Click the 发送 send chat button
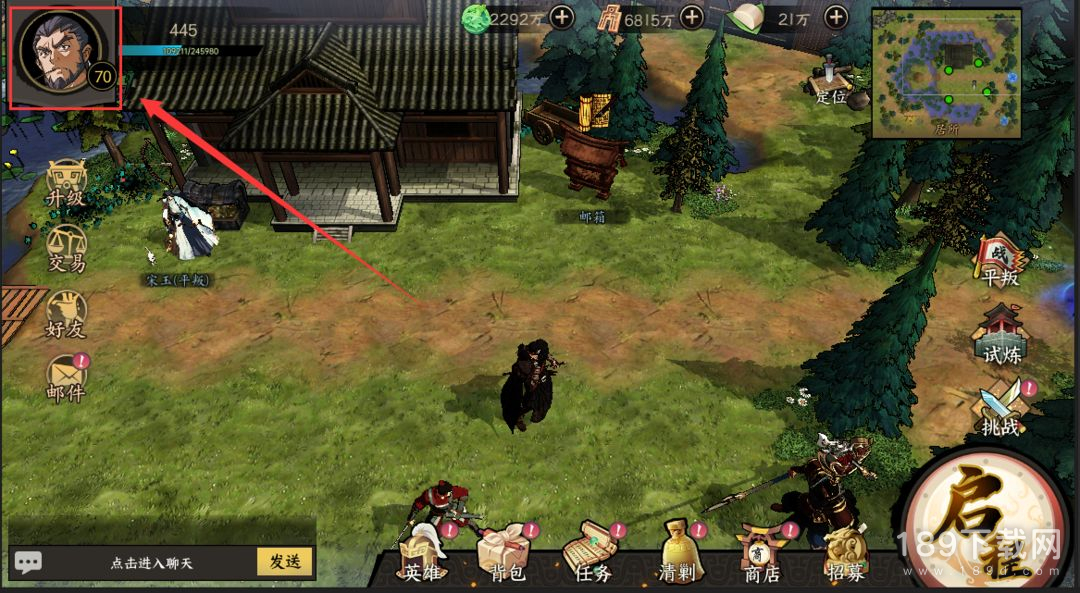The width and height of the screenshot is (1080, 593). point(285,561)
